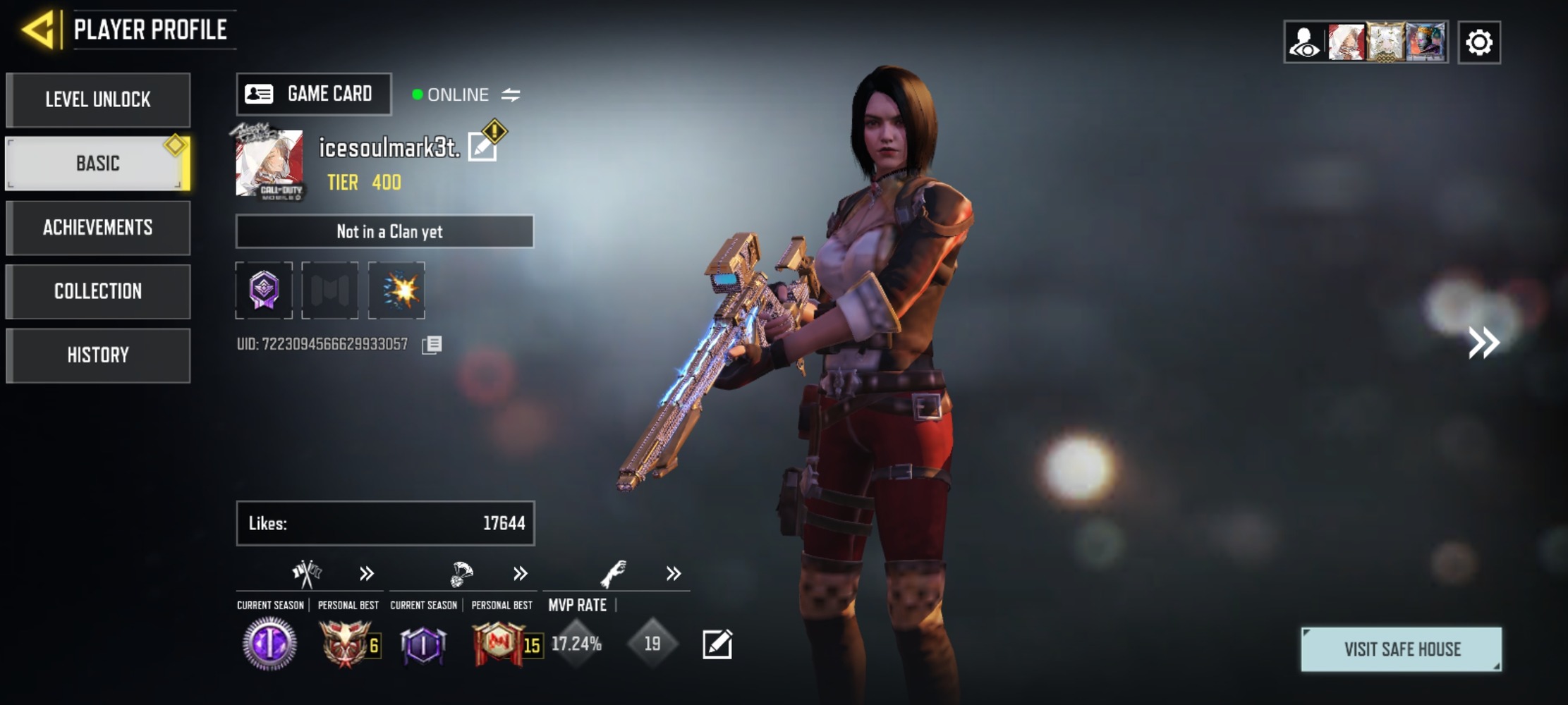Select the purple medal badge slot
The width and height of the screenshot is (1568, 705).
coord(264,290)
